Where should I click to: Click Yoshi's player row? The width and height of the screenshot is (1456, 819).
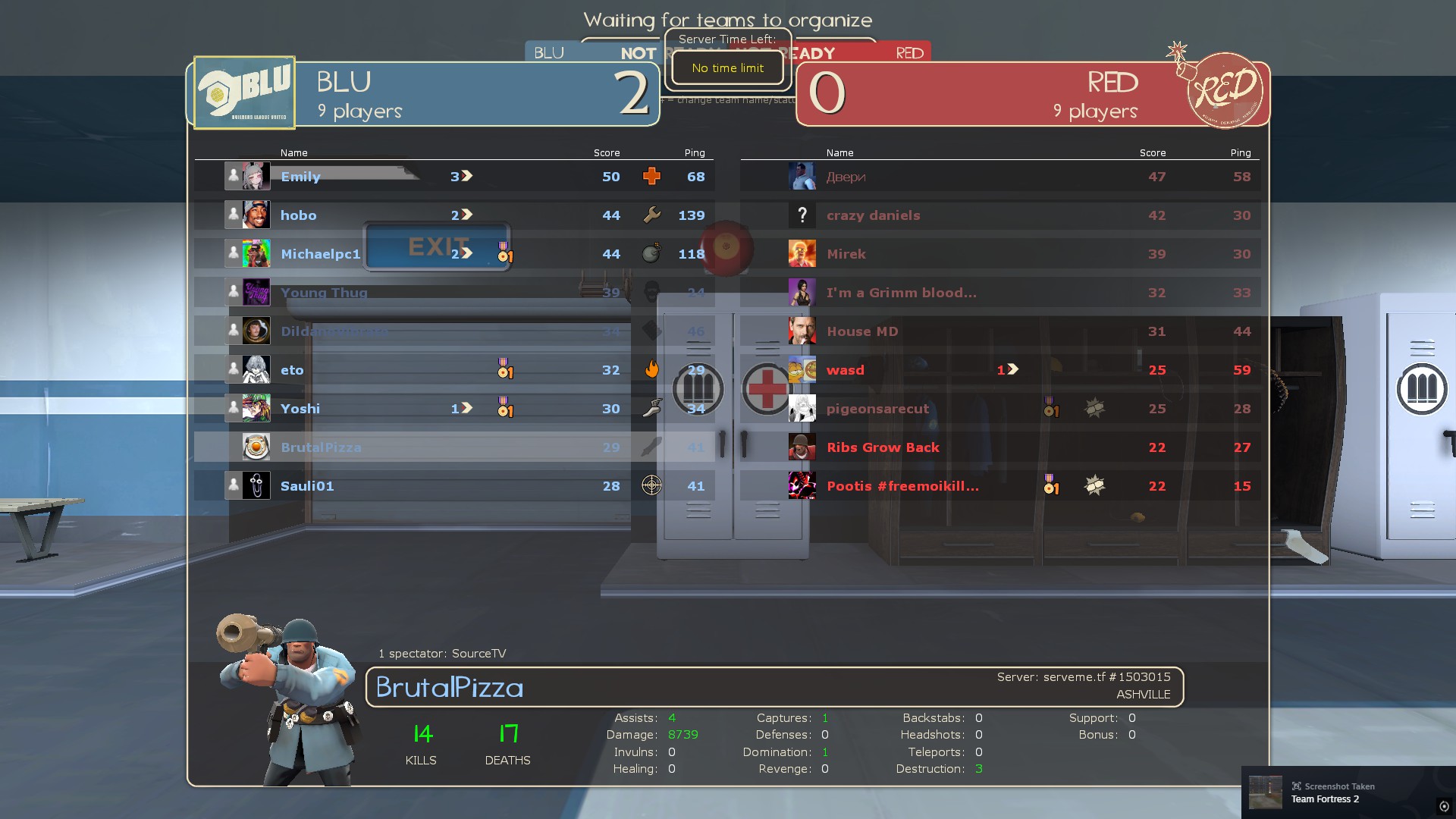point(453,409)
